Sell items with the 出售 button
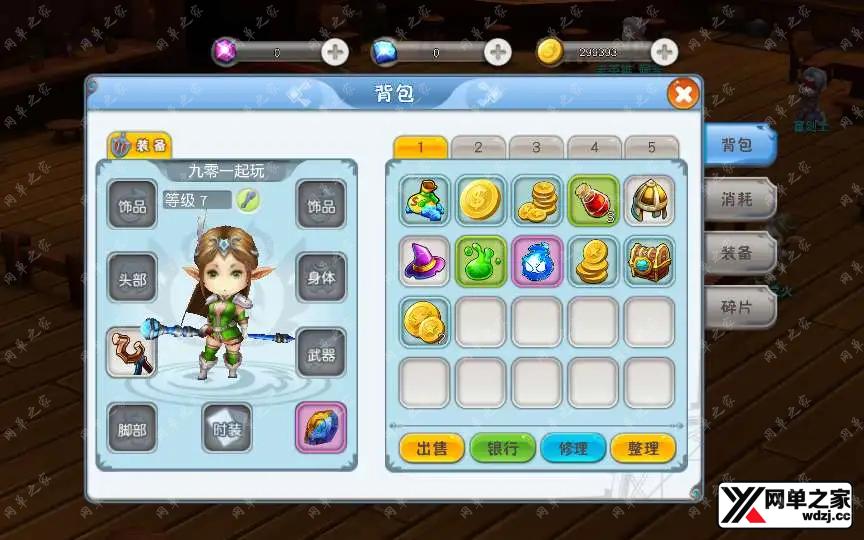 click(x=431, y=448)
